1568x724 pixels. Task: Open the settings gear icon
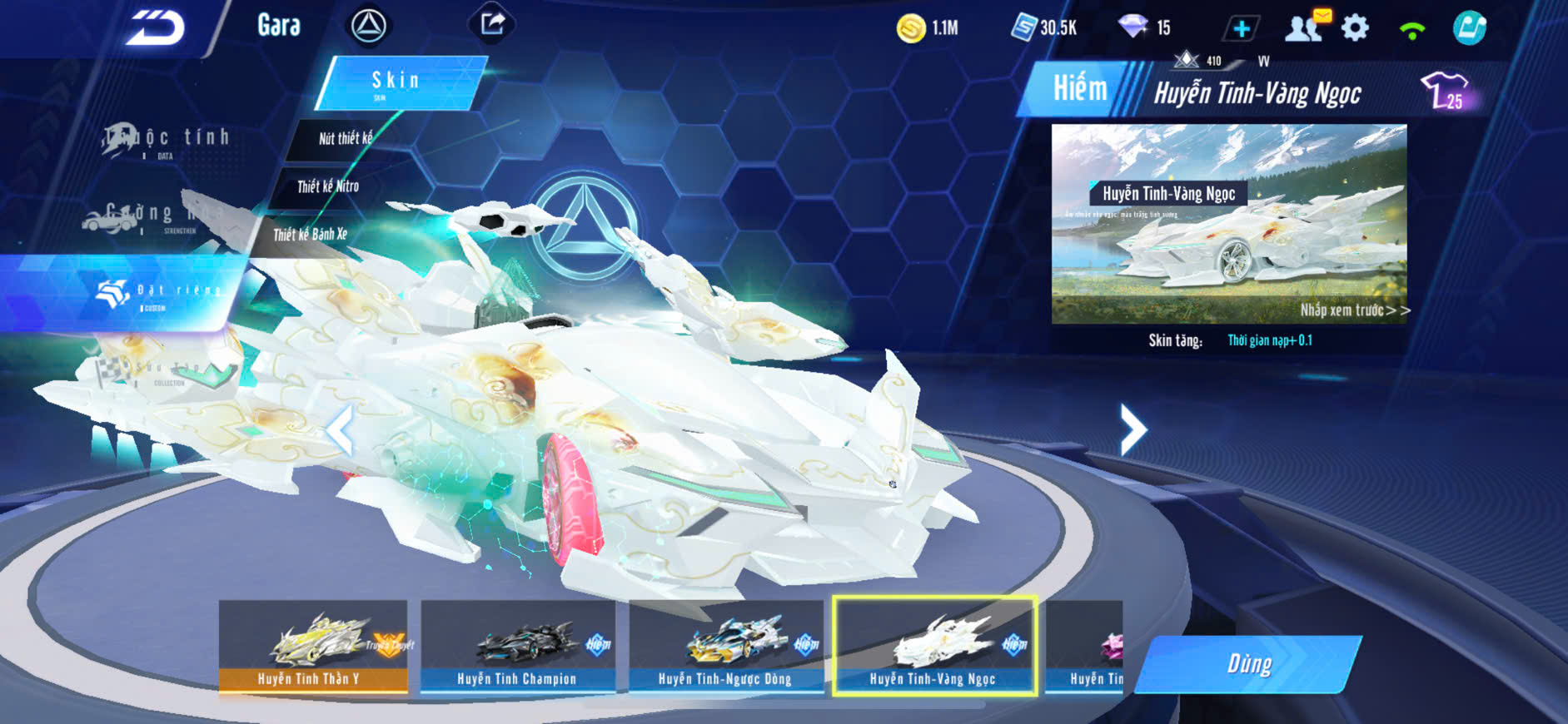(1355, 28)
